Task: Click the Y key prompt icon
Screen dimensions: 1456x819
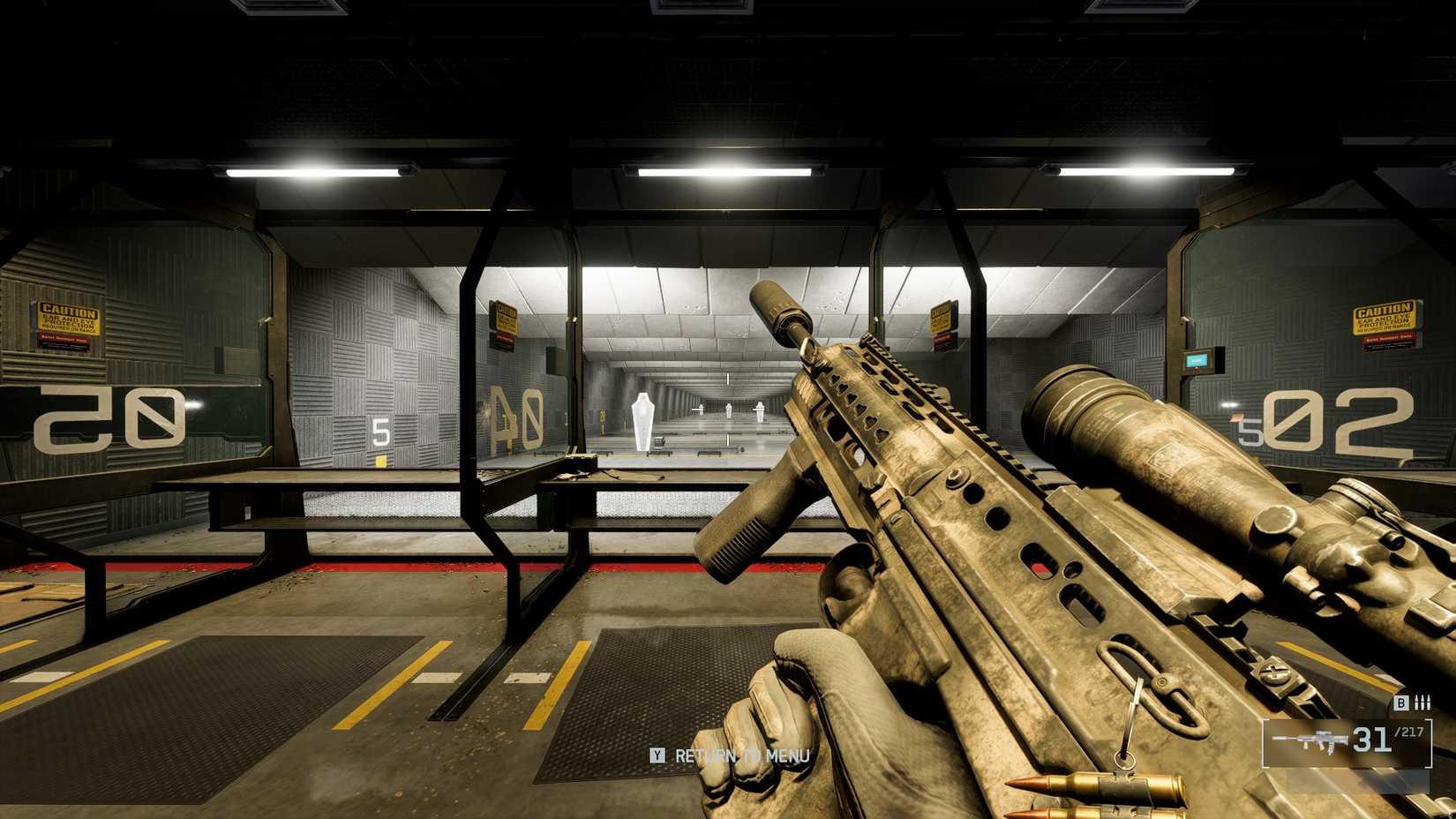Action: [x=657, y=756]
